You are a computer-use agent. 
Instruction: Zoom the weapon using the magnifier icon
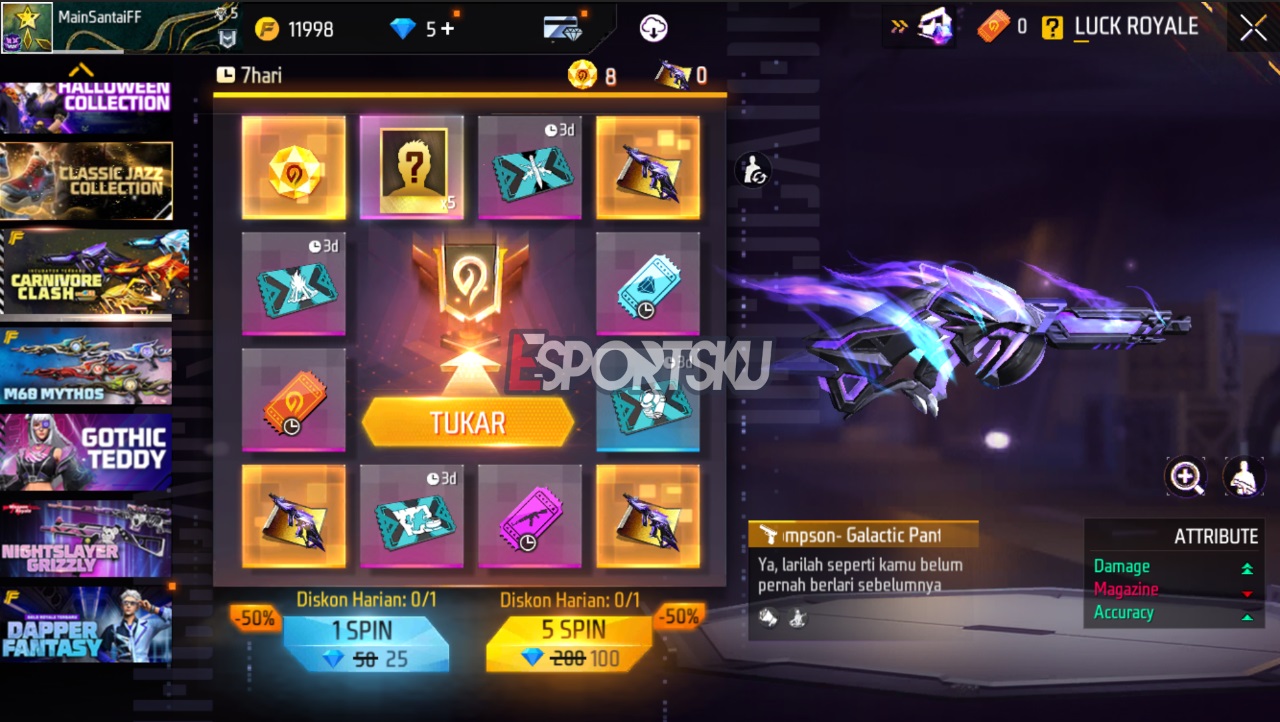pyautogui.click(x=1186, y=477)
